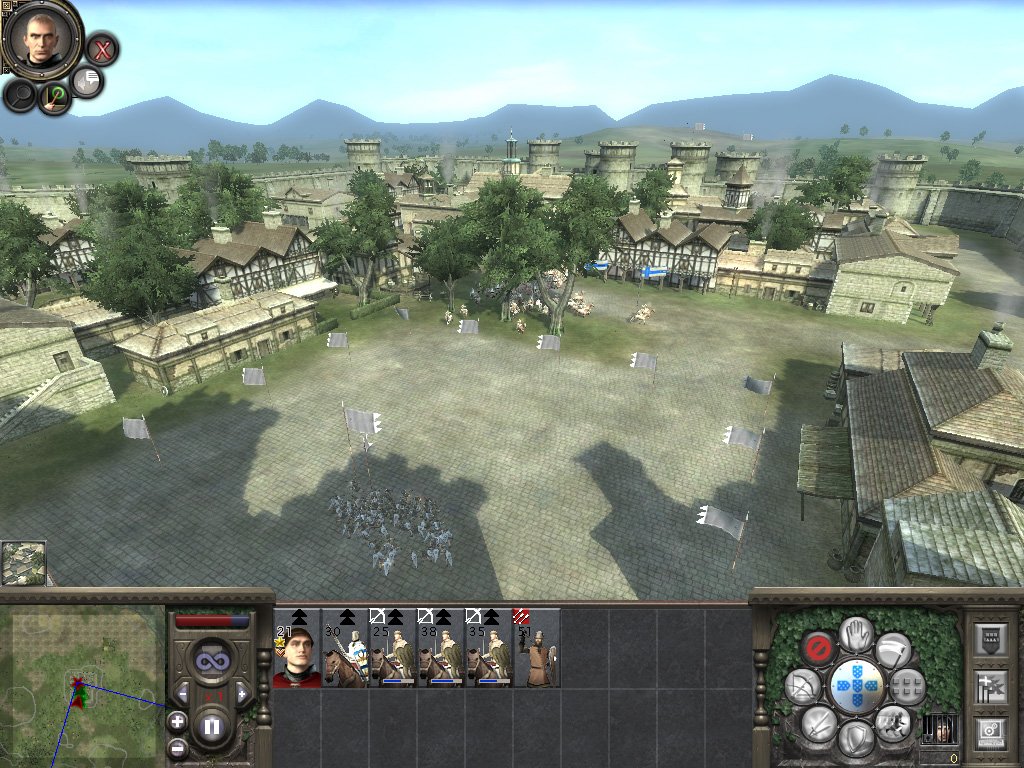Select the general's unit card
Screen dimensions: 1024x768
(x=296, y=648)
